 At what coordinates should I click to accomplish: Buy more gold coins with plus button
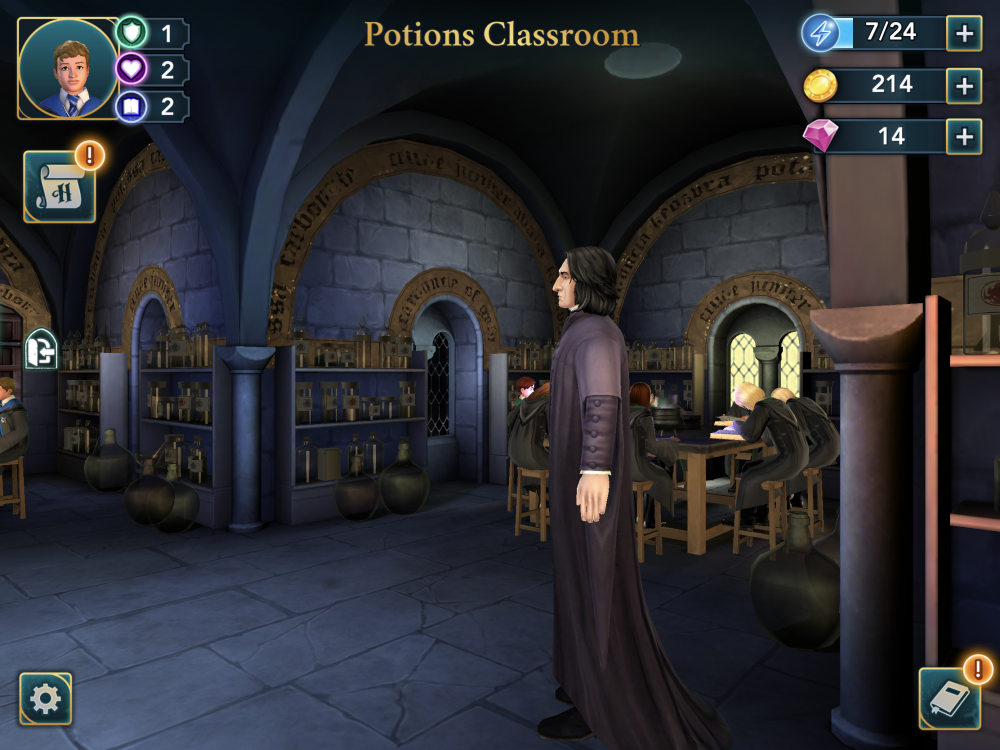click(x=964, y=86)
